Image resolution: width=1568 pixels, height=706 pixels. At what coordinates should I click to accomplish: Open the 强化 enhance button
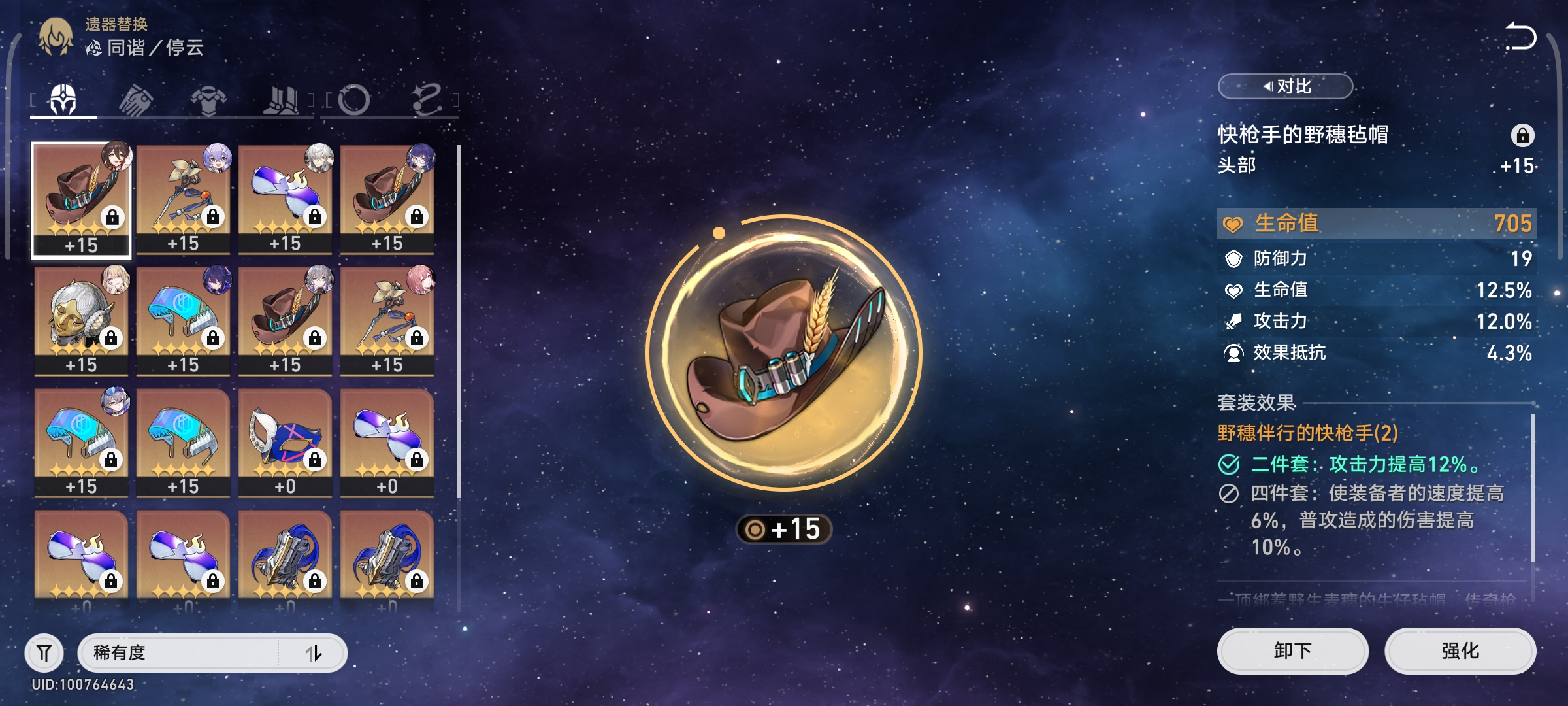pos(1460,650)
